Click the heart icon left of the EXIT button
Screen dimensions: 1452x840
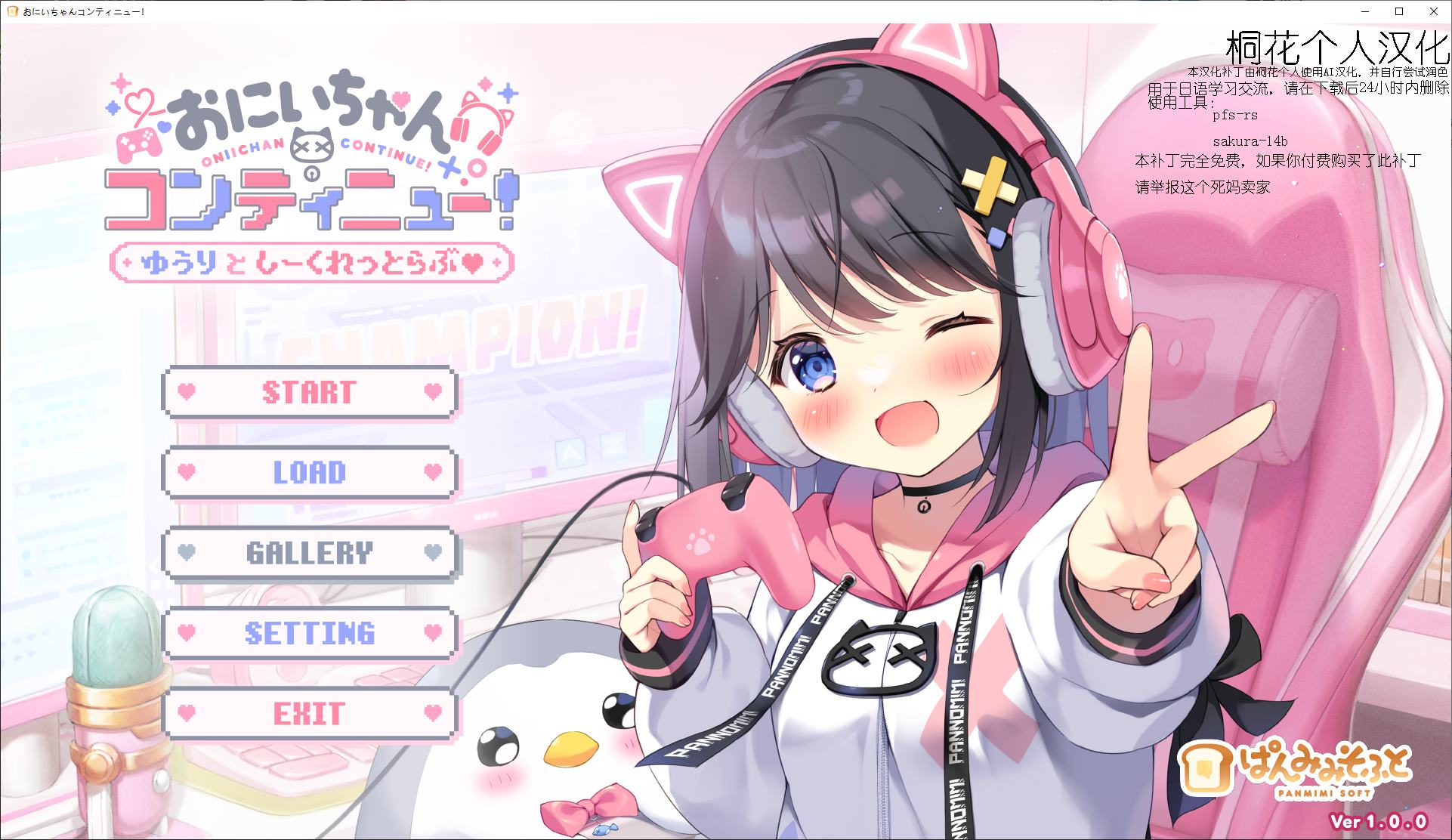[x=186, y=711]
